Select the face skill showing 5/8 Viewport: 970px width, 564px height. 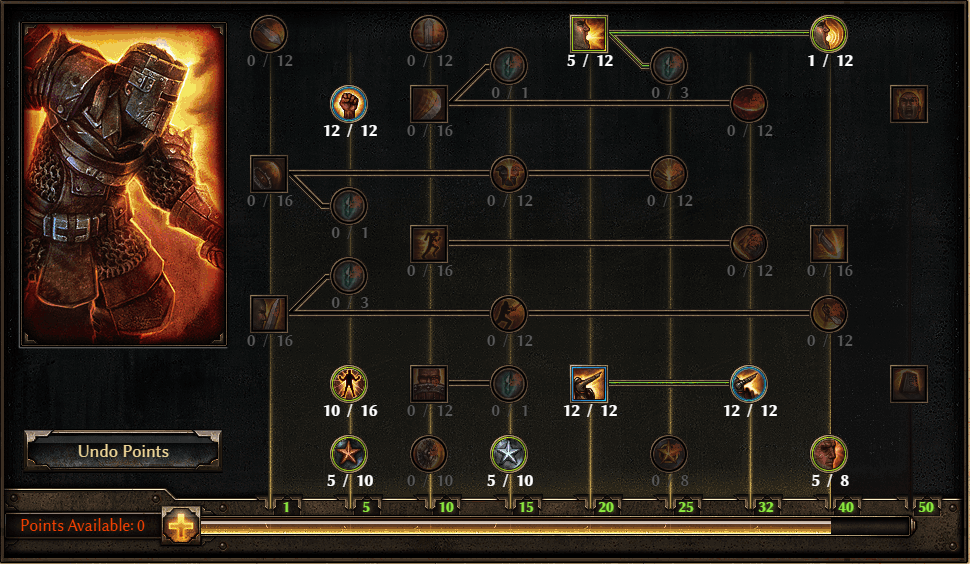(x=829, y=454)
